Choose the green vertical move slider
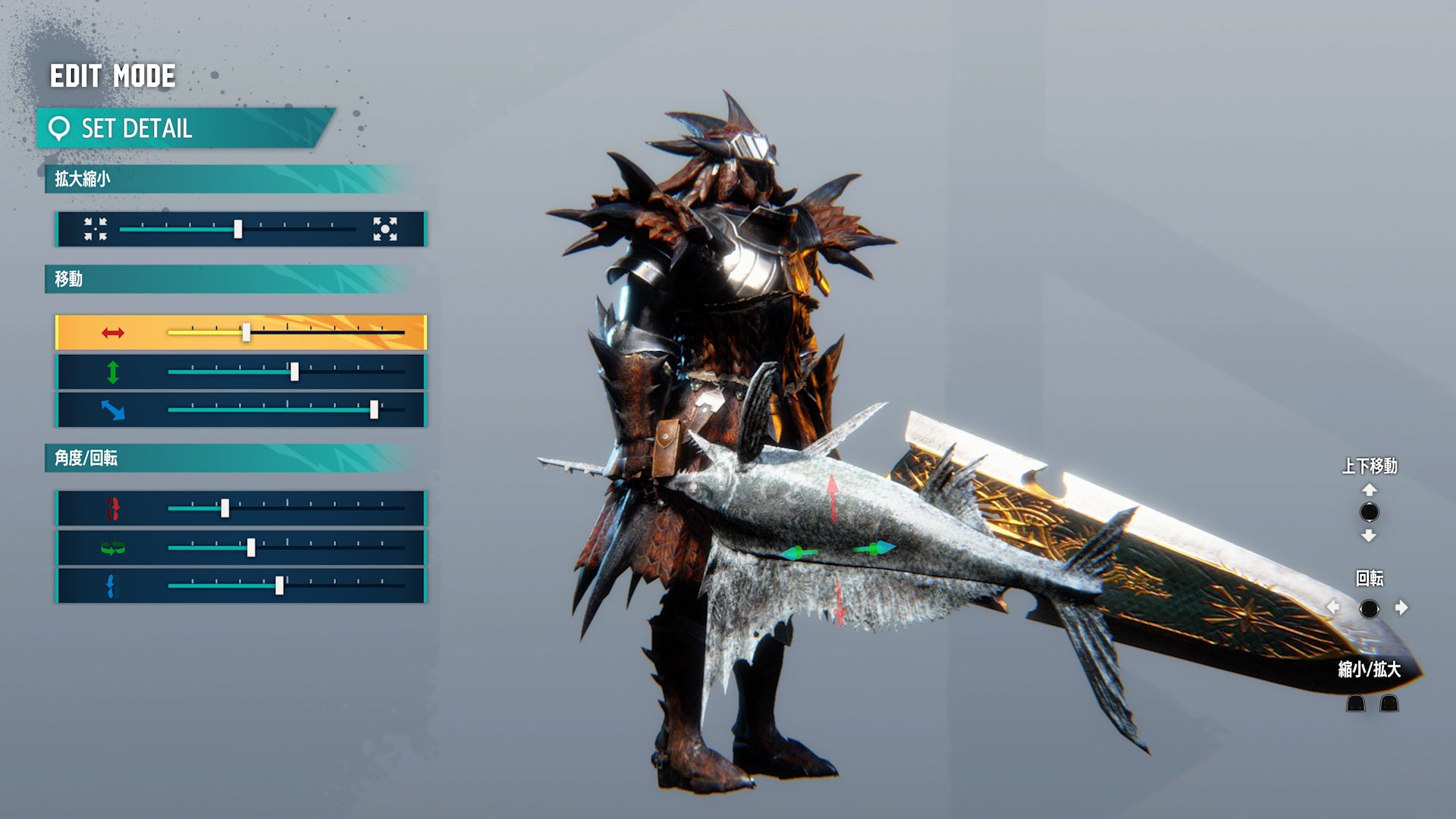 pyautogui.click(x=294, y=372)
